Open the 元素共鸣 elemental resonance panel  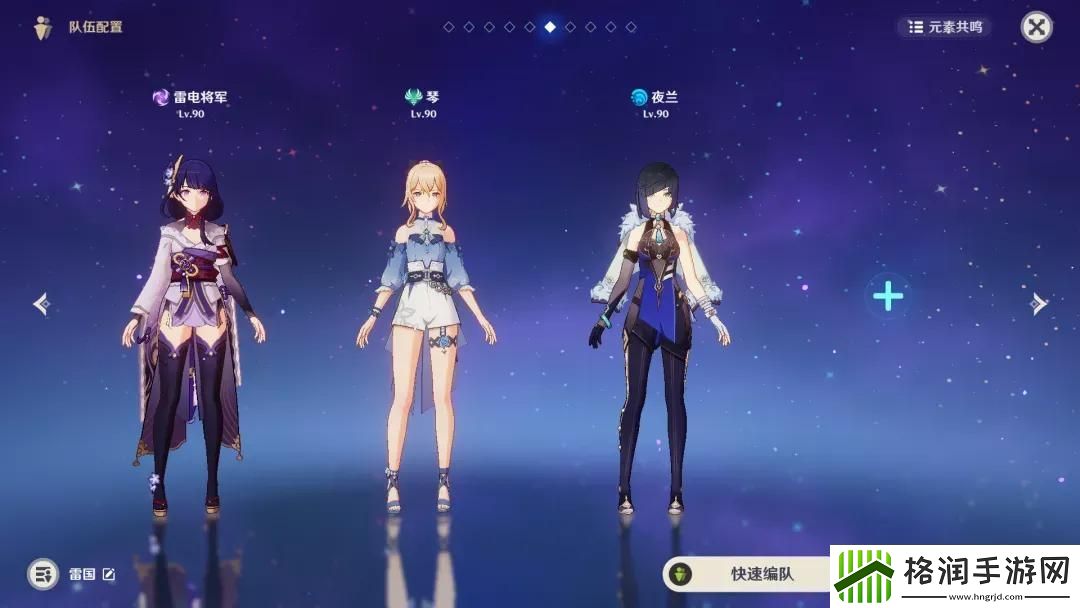(x=943, y=27)
